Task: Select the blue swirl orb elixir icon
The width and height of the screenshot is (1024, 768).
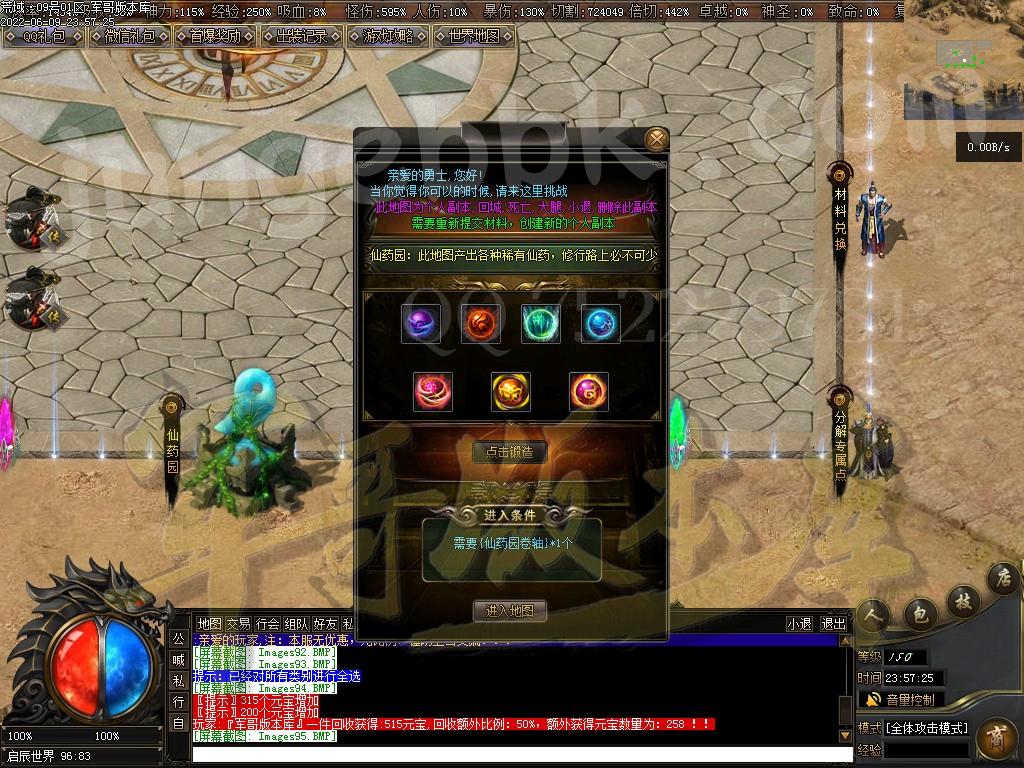Action: click(600, 324)
